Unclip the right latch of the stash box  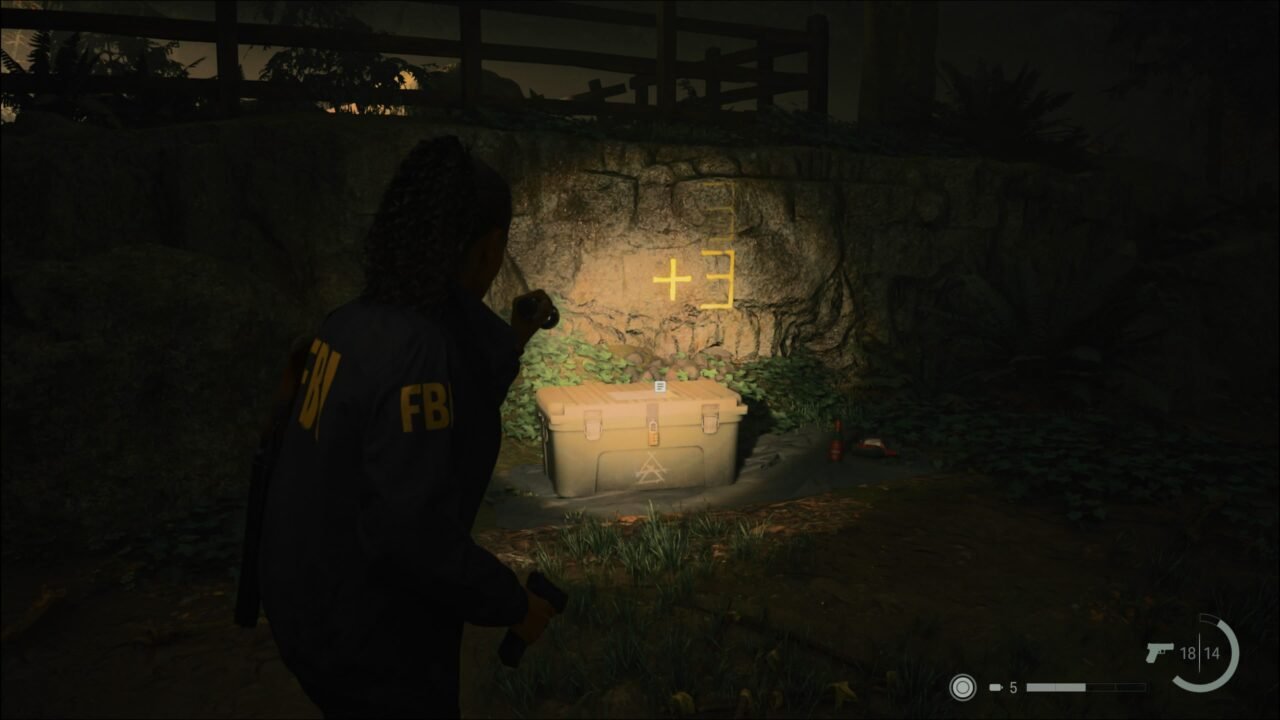coord(710,418)
